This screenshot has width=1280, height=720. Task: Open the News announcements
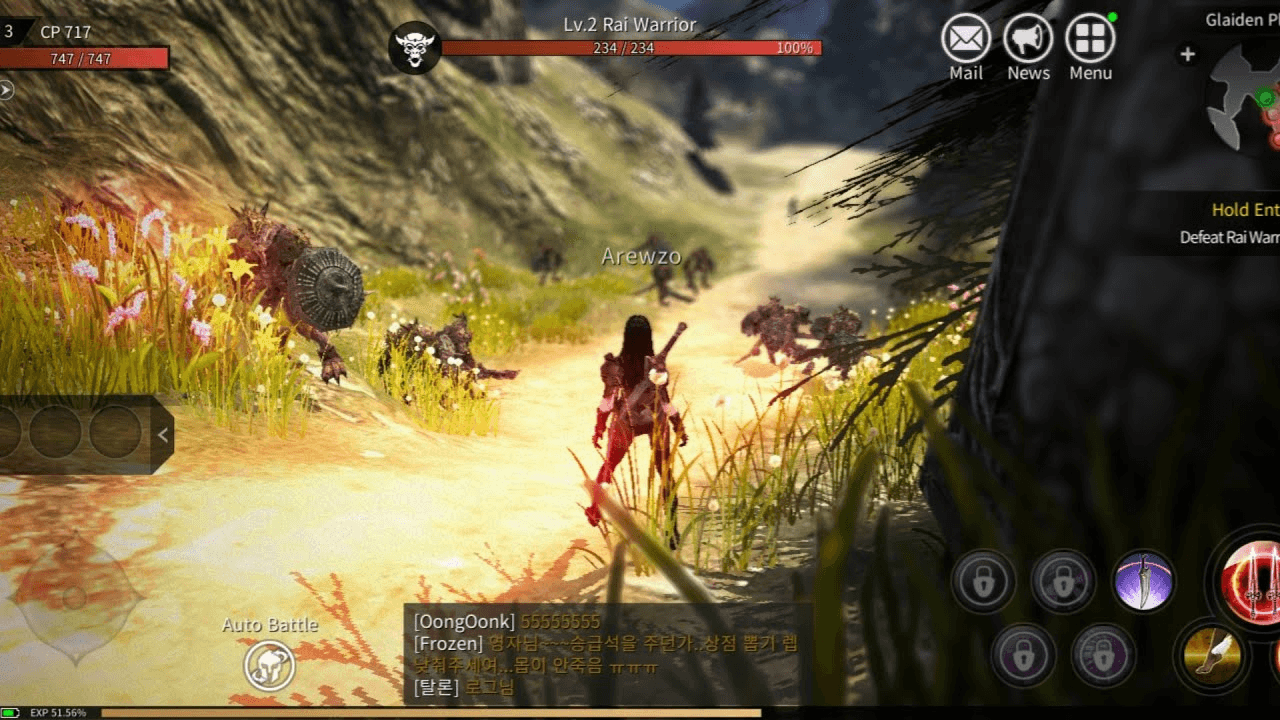[x=1028, y=40]
